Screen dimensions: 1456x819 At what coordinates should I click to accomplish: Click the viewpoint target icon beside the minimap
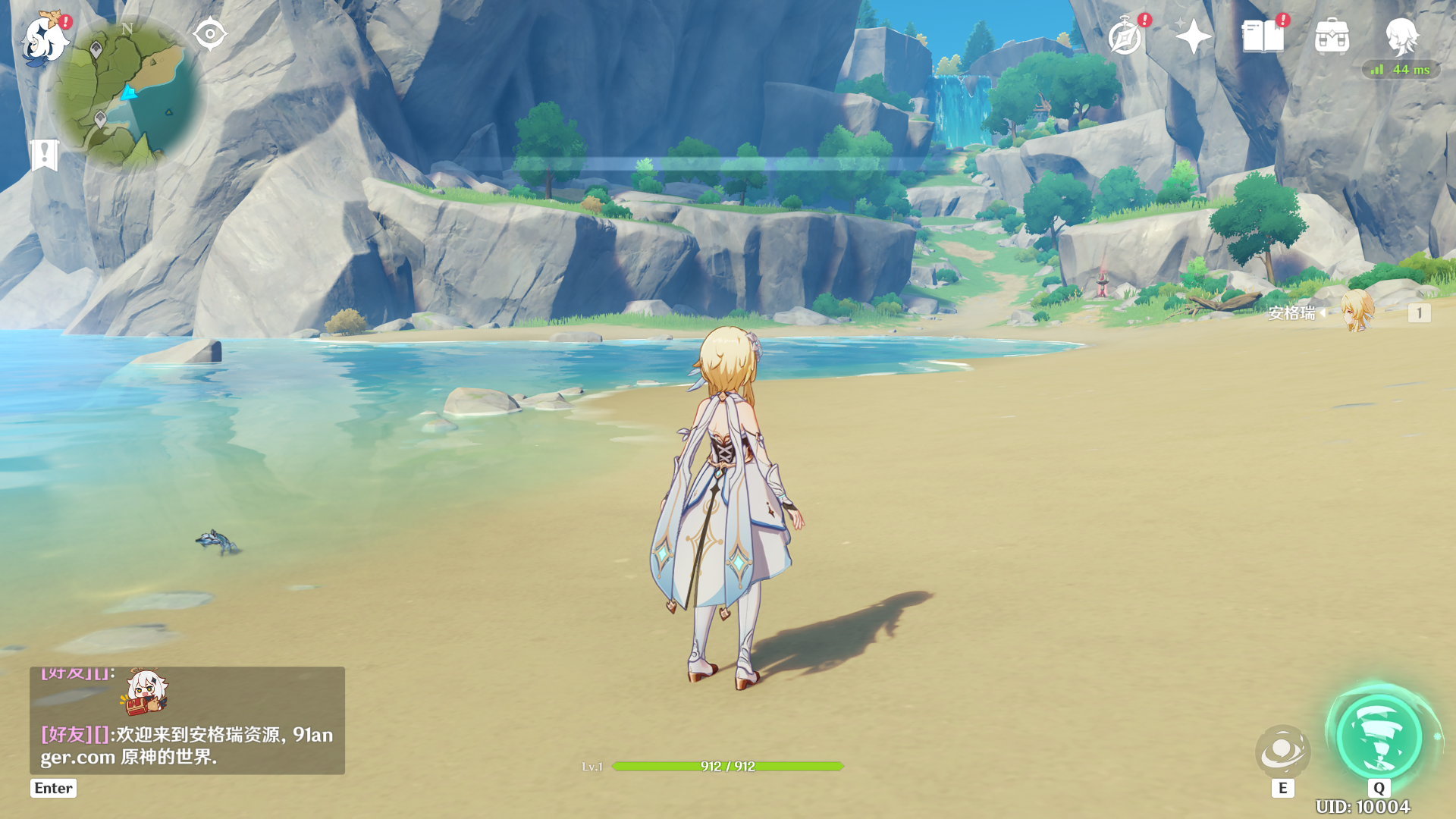pos(210,34)
